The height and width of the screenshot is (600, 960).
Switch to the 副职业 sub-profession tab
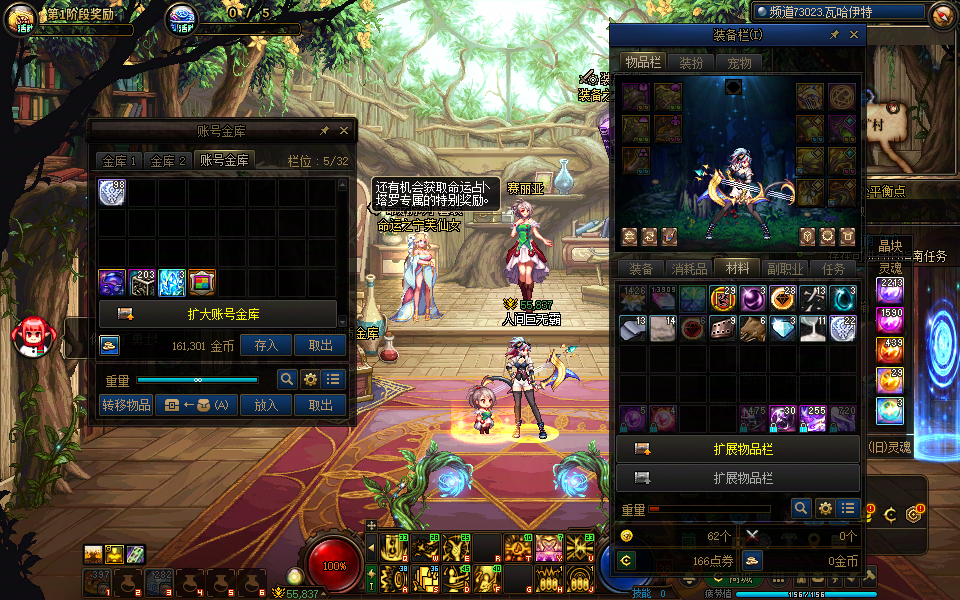coord(785,268)
